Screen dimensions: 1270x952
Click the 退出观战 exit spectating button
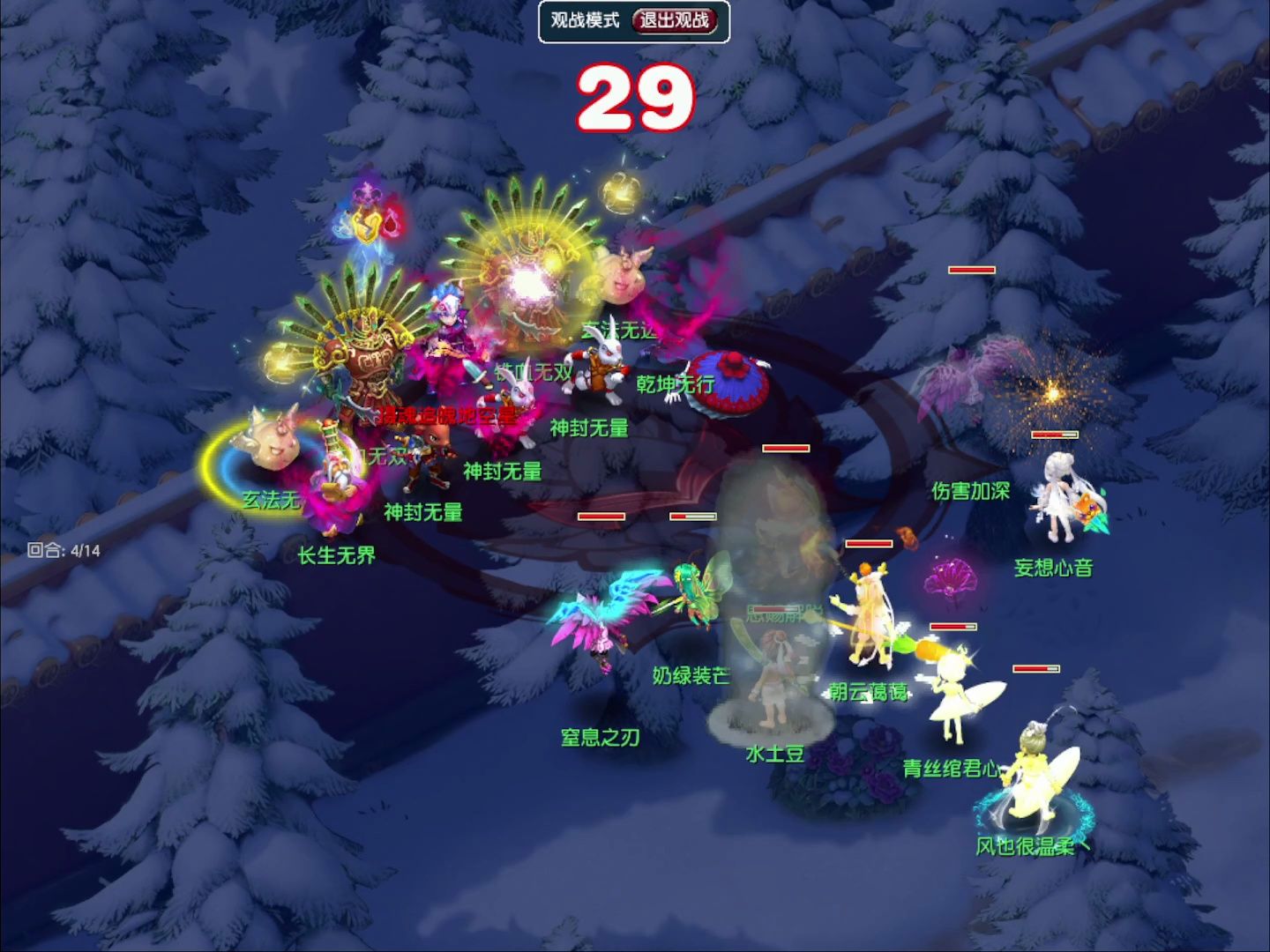pos(675,20)
